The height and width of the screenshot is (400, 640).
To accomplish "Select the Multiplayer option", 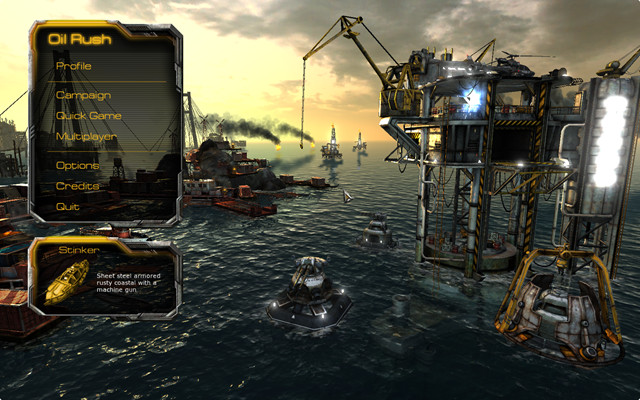I will [86, 135].
